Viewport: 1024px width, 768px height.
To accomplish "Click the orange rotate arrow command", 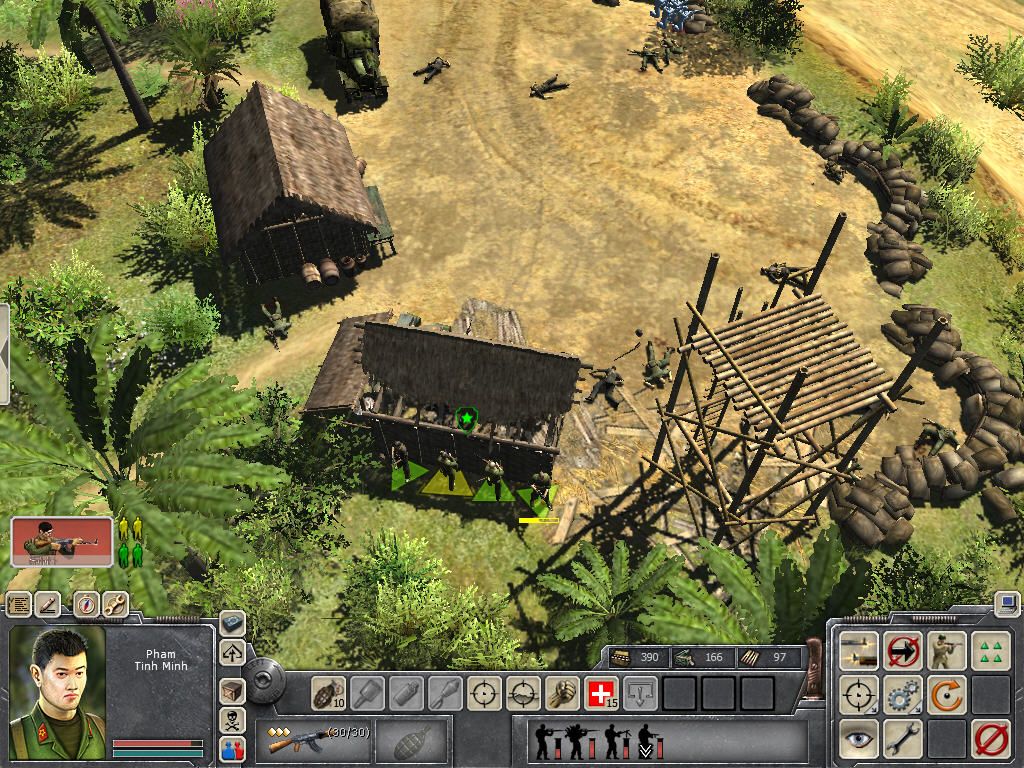I will click(x=946, y=694).
